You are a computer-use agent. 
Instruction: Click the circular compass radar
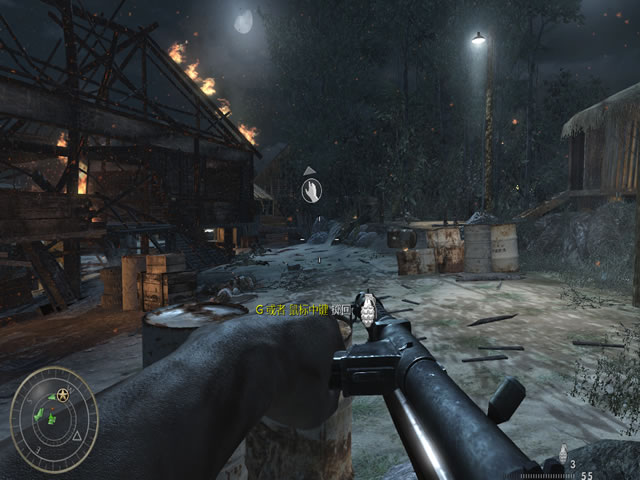coord(54,419)
